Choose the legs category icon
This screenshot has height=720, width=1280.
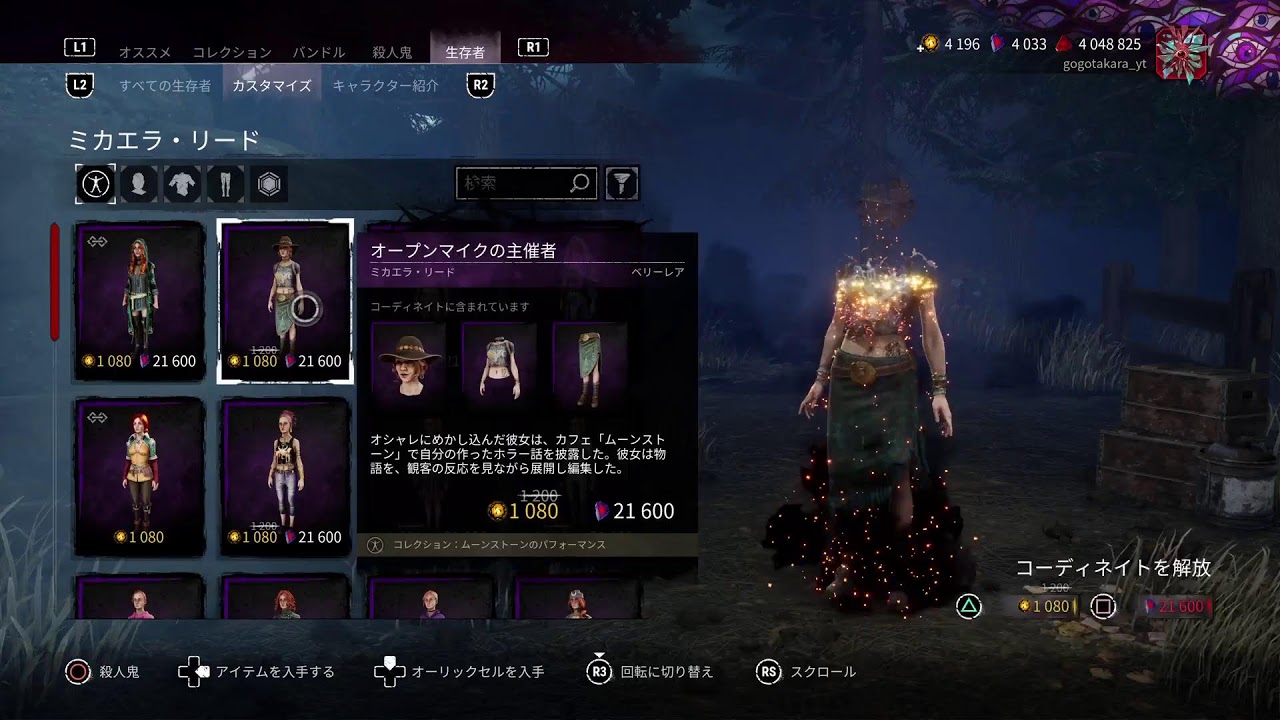225,184
